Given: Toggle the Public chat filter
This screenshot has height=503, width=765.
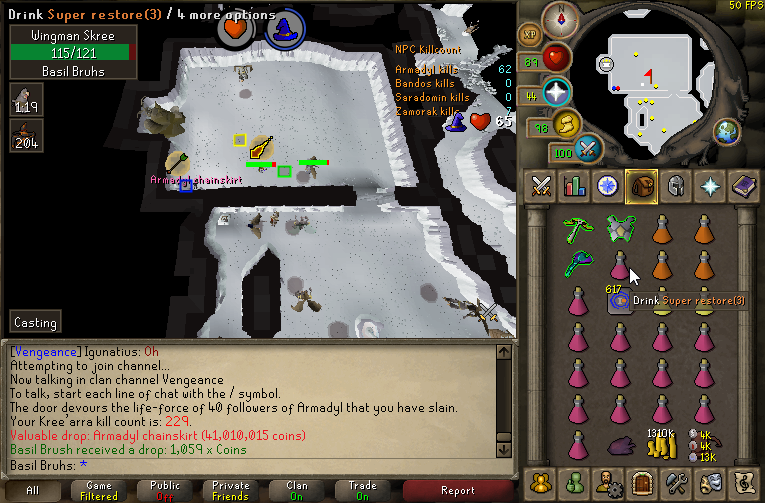Looking at the screenshot, I should pos(165,490).
